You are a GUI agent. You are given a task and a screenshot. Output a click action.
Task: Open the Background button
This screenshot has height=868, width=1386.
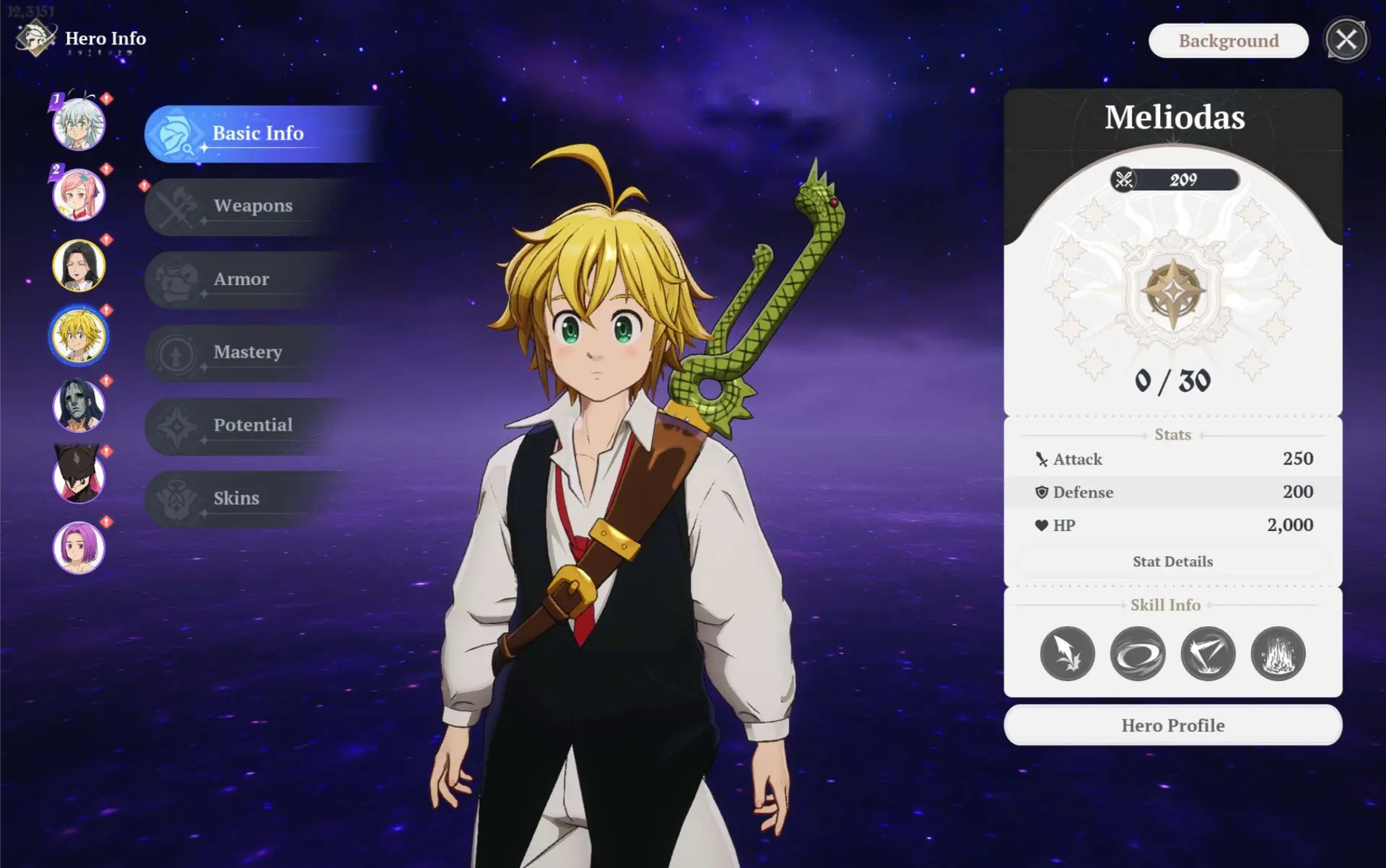click(x=1228, y=41)
